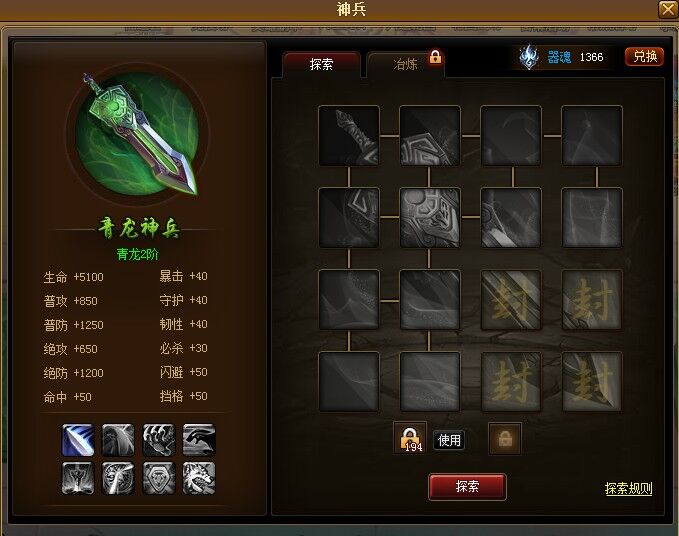The width and height of the screenshot is (679, 536).
Task: Use the lock item with 使用 button
Action: (x=449, y=440)
